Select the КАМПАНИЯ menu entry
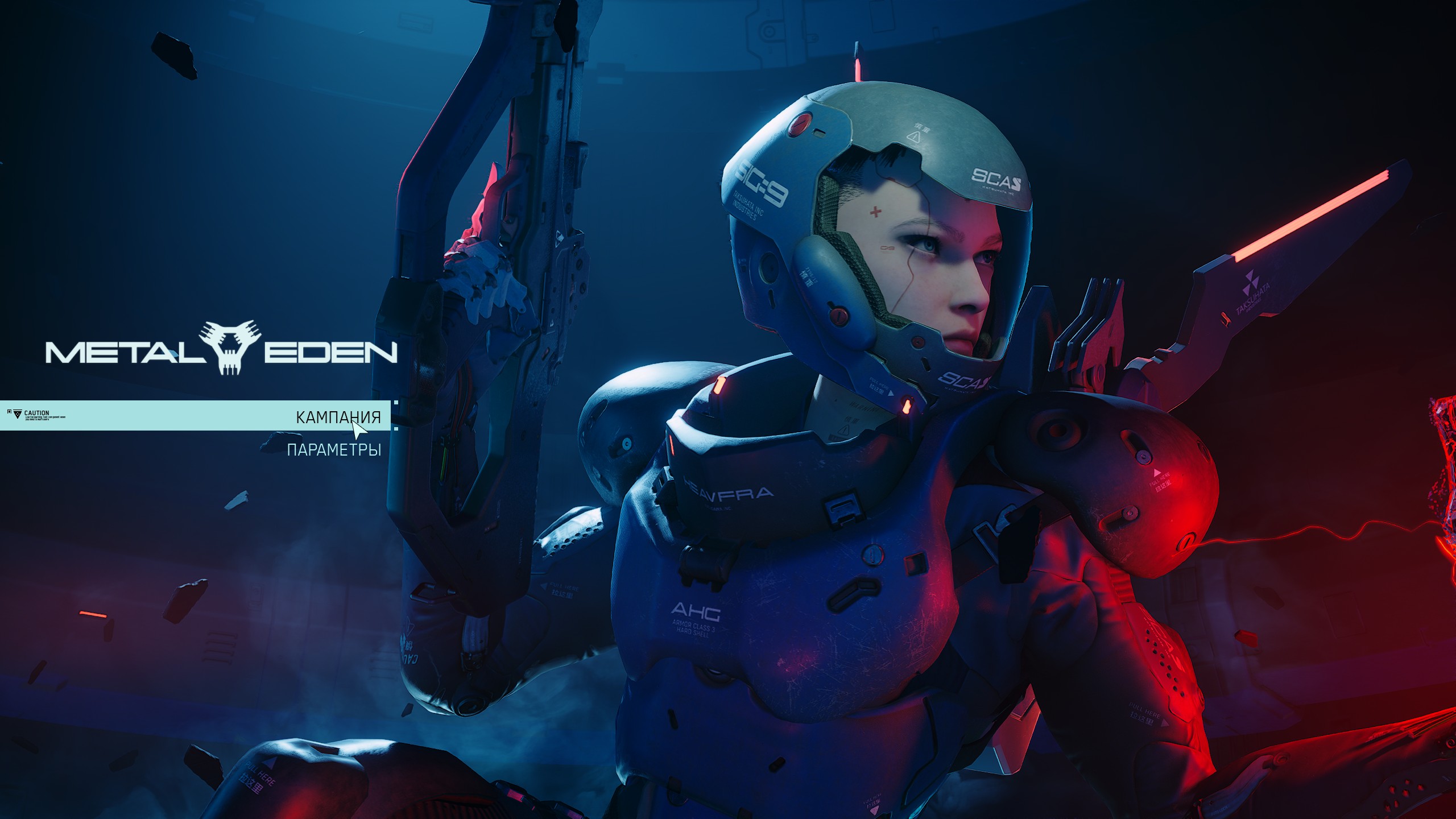Image resolution: width=1456 pixels, height=819 pixels. click(338, 417)
